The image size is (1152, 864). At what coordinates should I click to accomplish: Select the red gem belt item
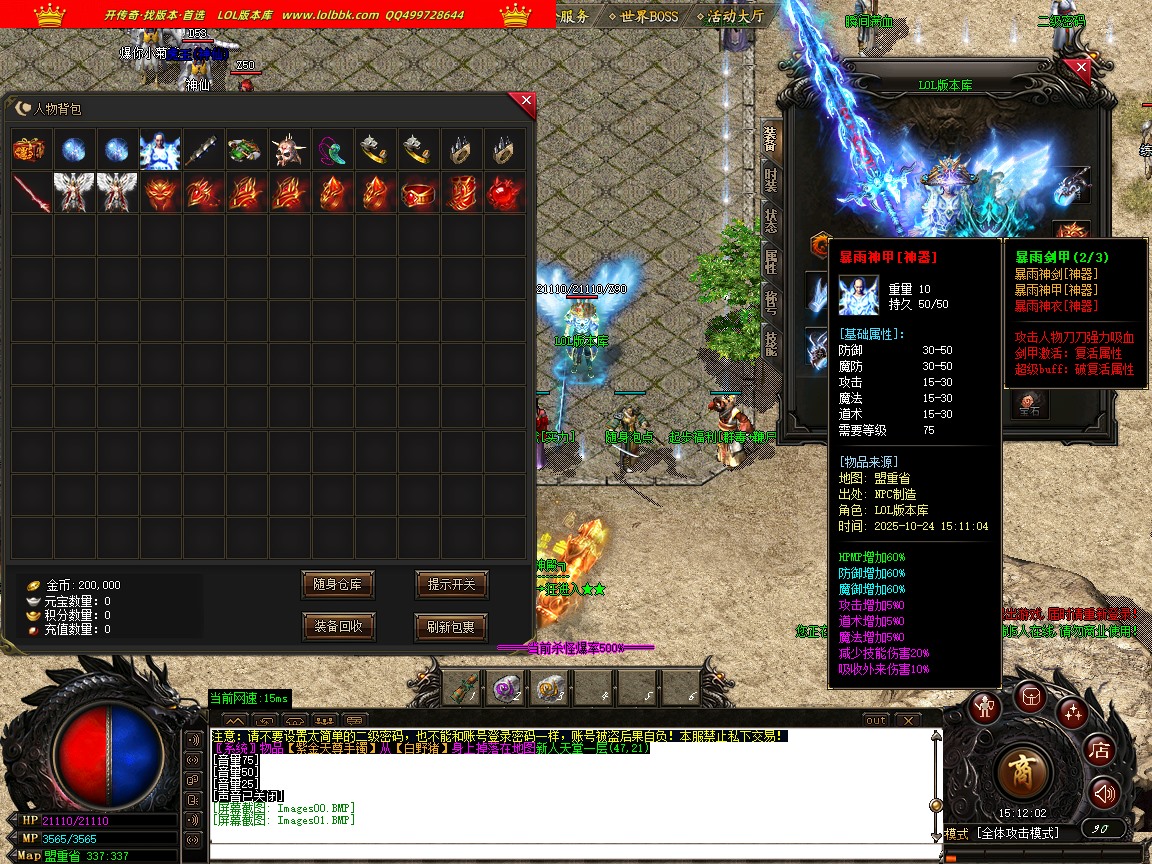pos(419,193)
